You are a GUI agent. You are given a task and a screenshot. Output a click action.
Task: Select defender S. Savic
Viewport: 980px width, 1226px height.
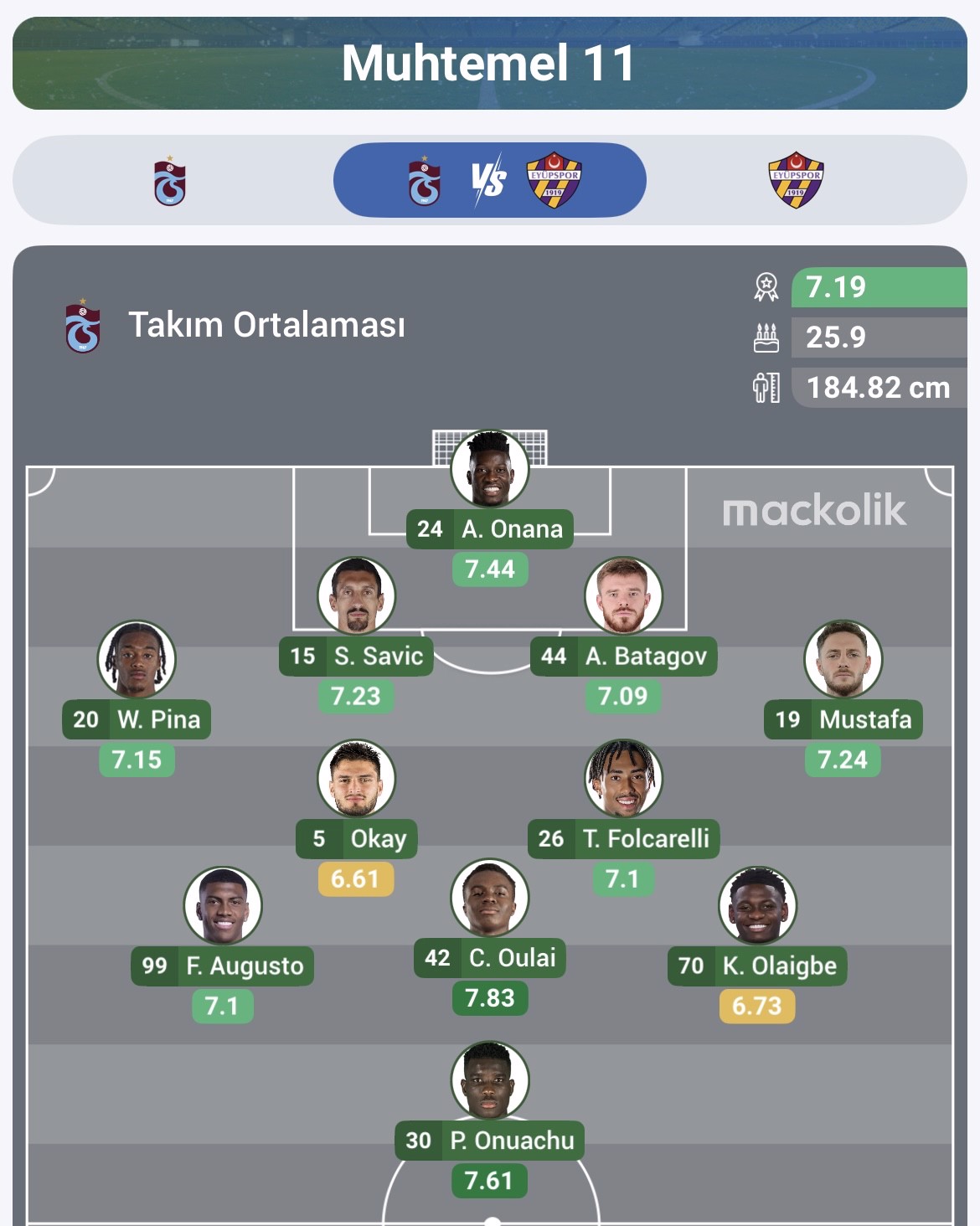tap(356, 597)
